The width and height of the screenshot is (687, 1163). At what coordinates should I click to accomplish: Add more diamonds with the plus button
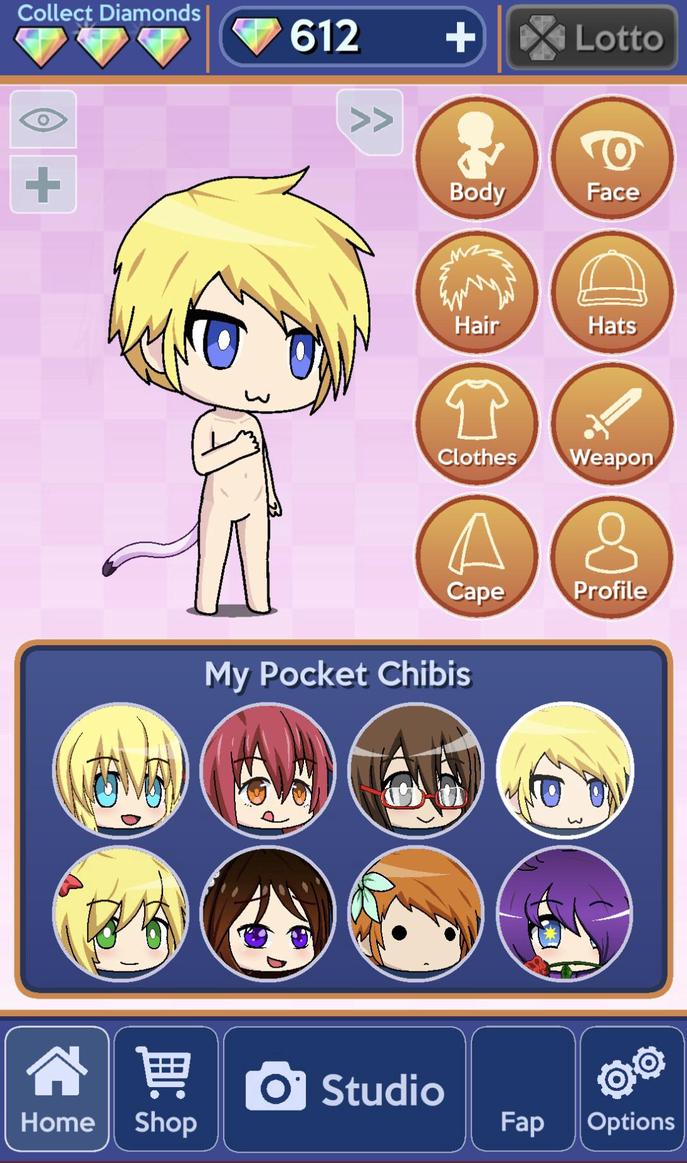[x=460, y=38]
